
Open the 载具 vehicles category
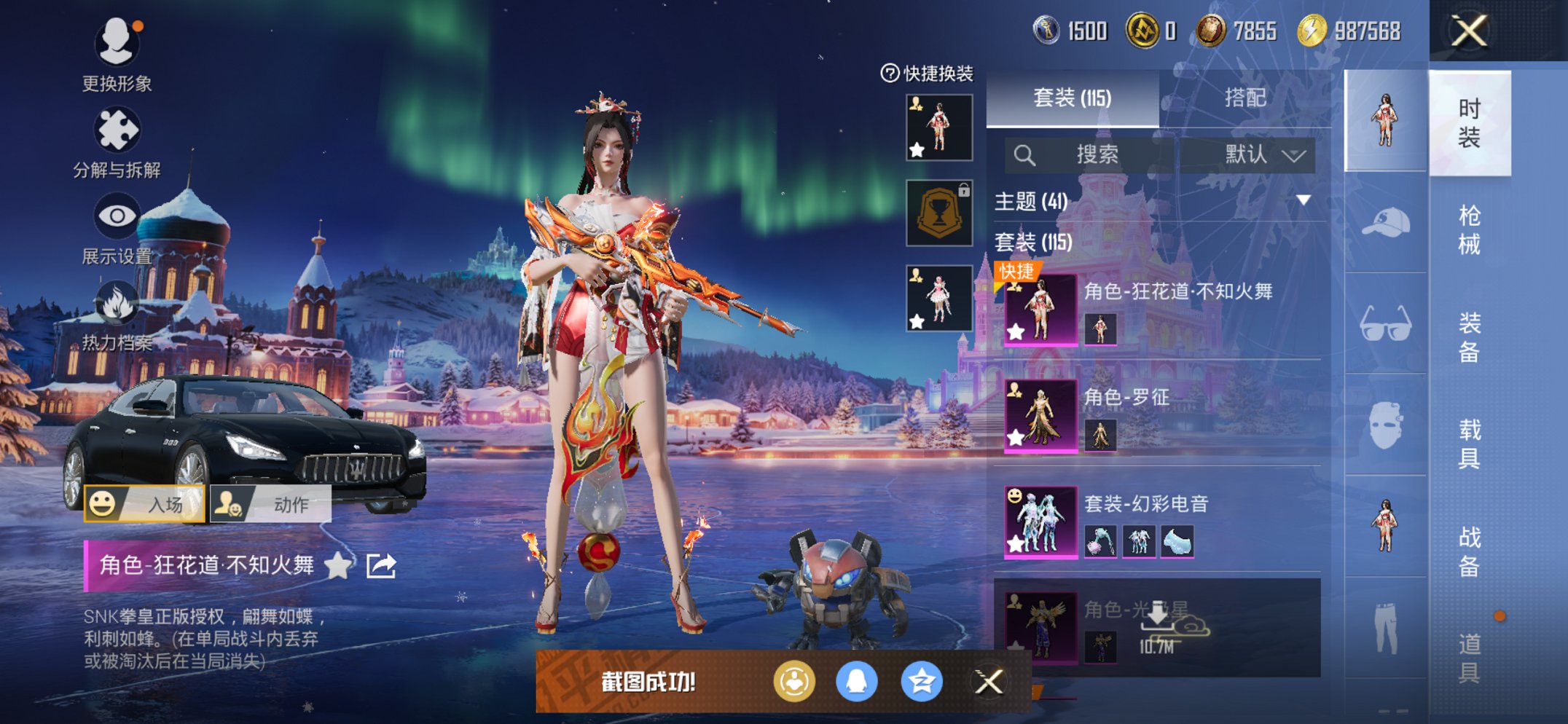point(1469,444)
